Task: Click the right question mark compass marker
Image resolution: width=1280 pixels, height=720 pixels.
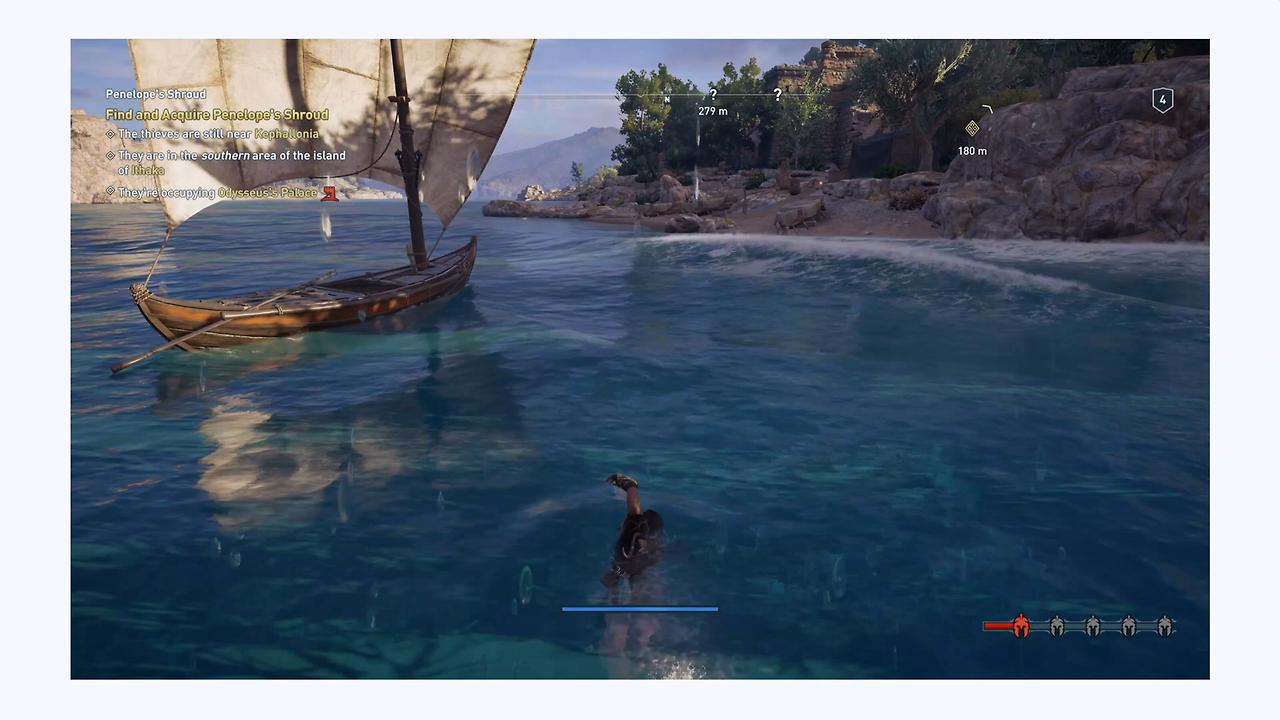Action: 777,94
